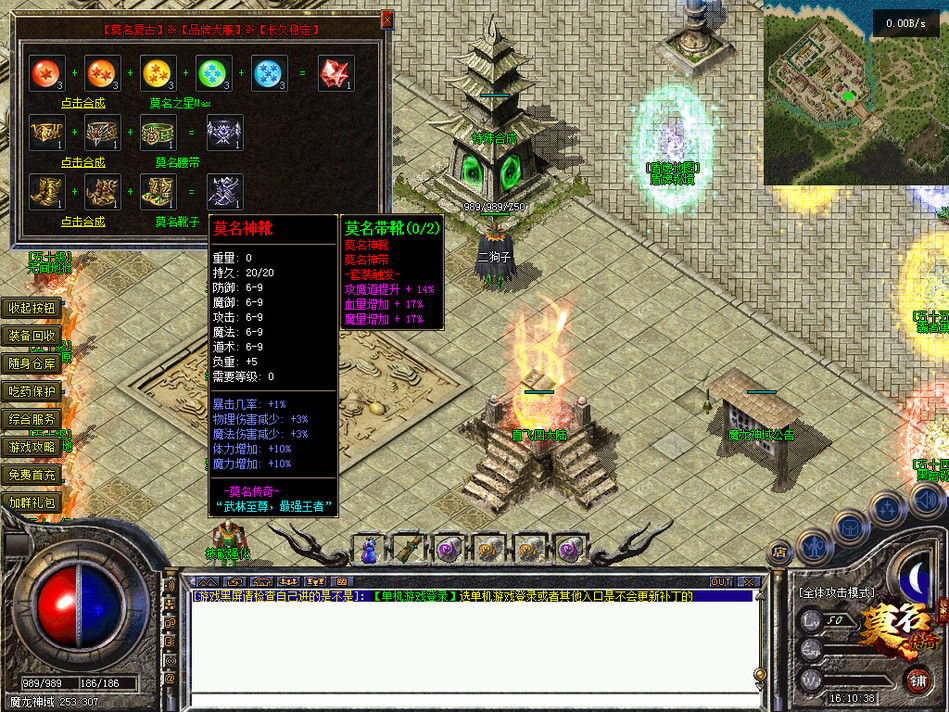Open the minimap
Viewport: 949px width, 712px height.
(856, 93)
